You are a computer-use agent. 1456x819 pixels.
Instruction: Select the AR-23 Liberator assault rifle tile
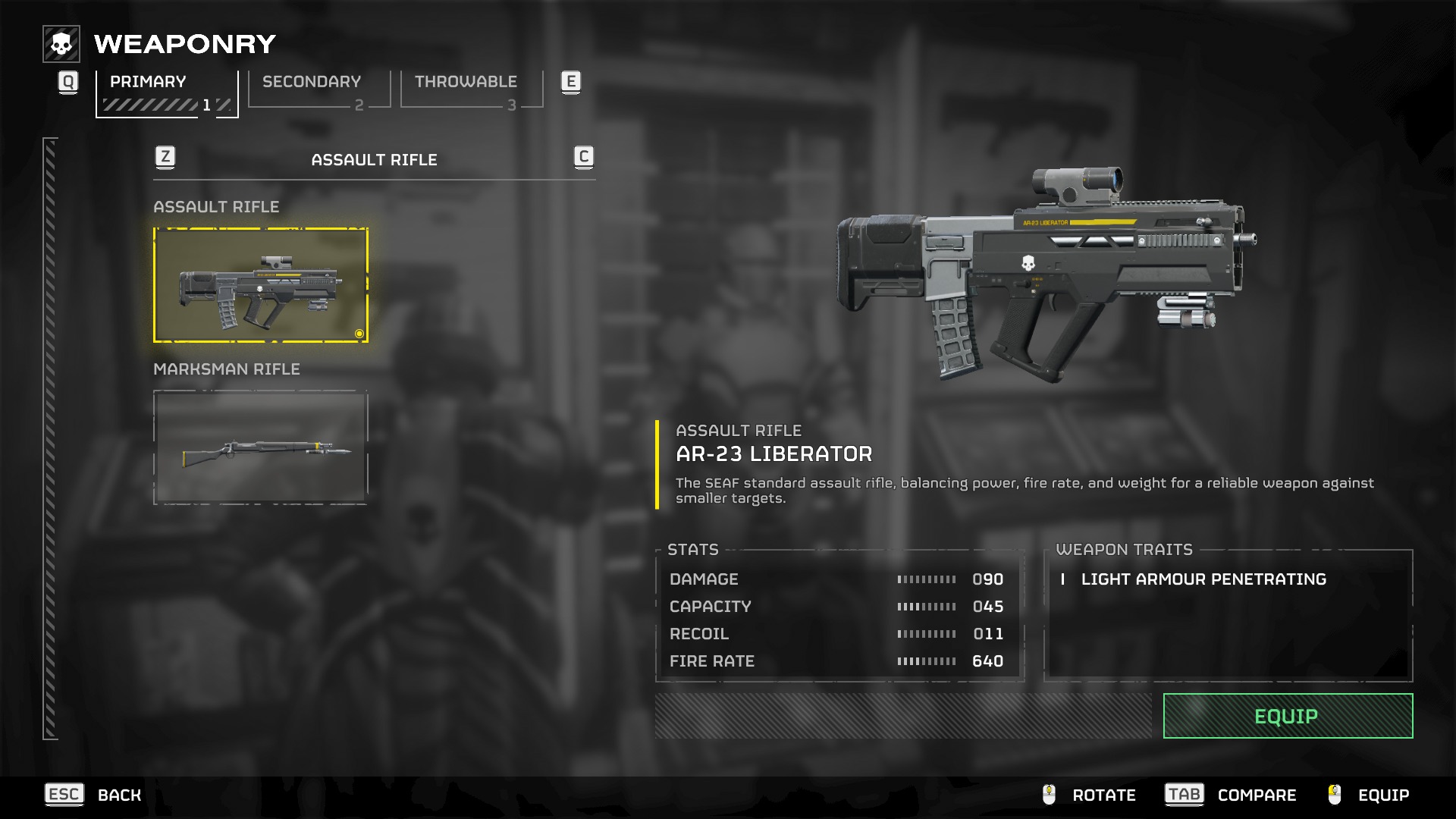point(260,285)
